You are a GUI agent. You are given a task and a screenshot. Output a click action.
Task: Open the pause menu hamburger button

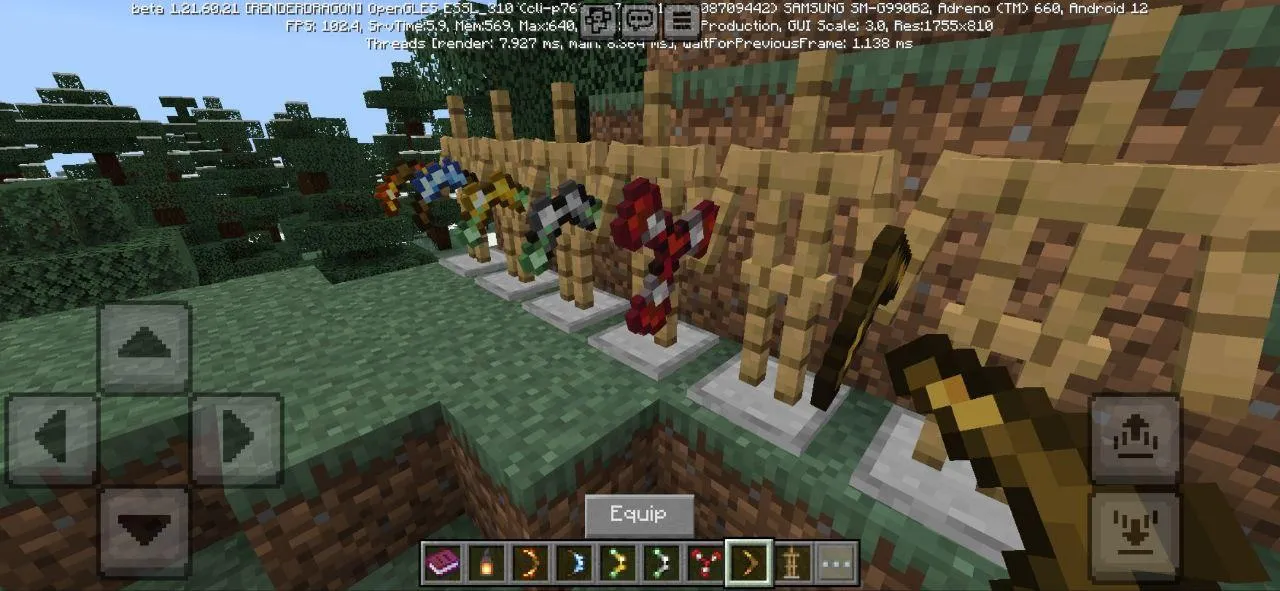click(682, 20)
